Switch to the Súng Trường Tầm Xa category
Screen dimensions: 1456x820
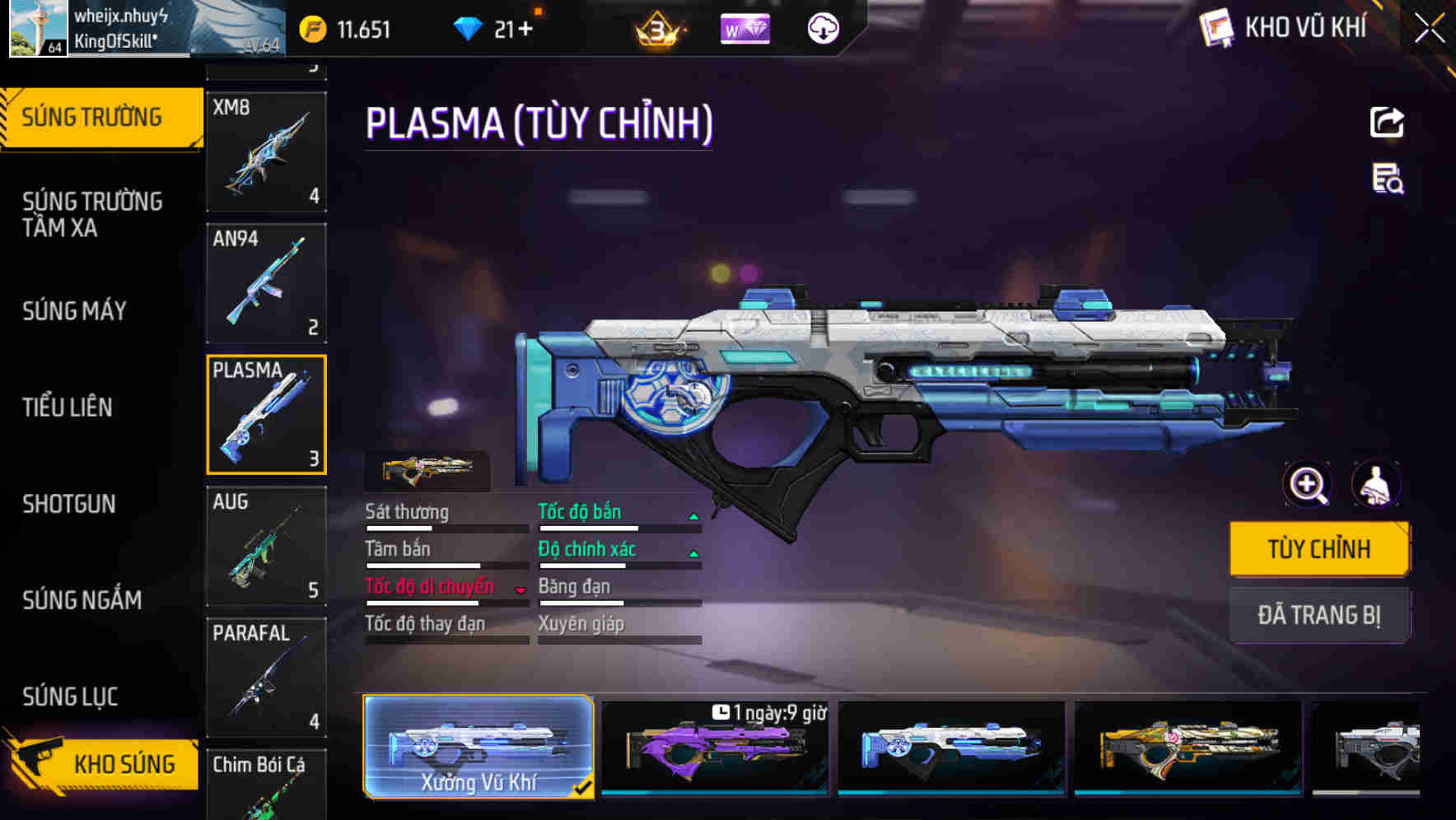[92, 214]
